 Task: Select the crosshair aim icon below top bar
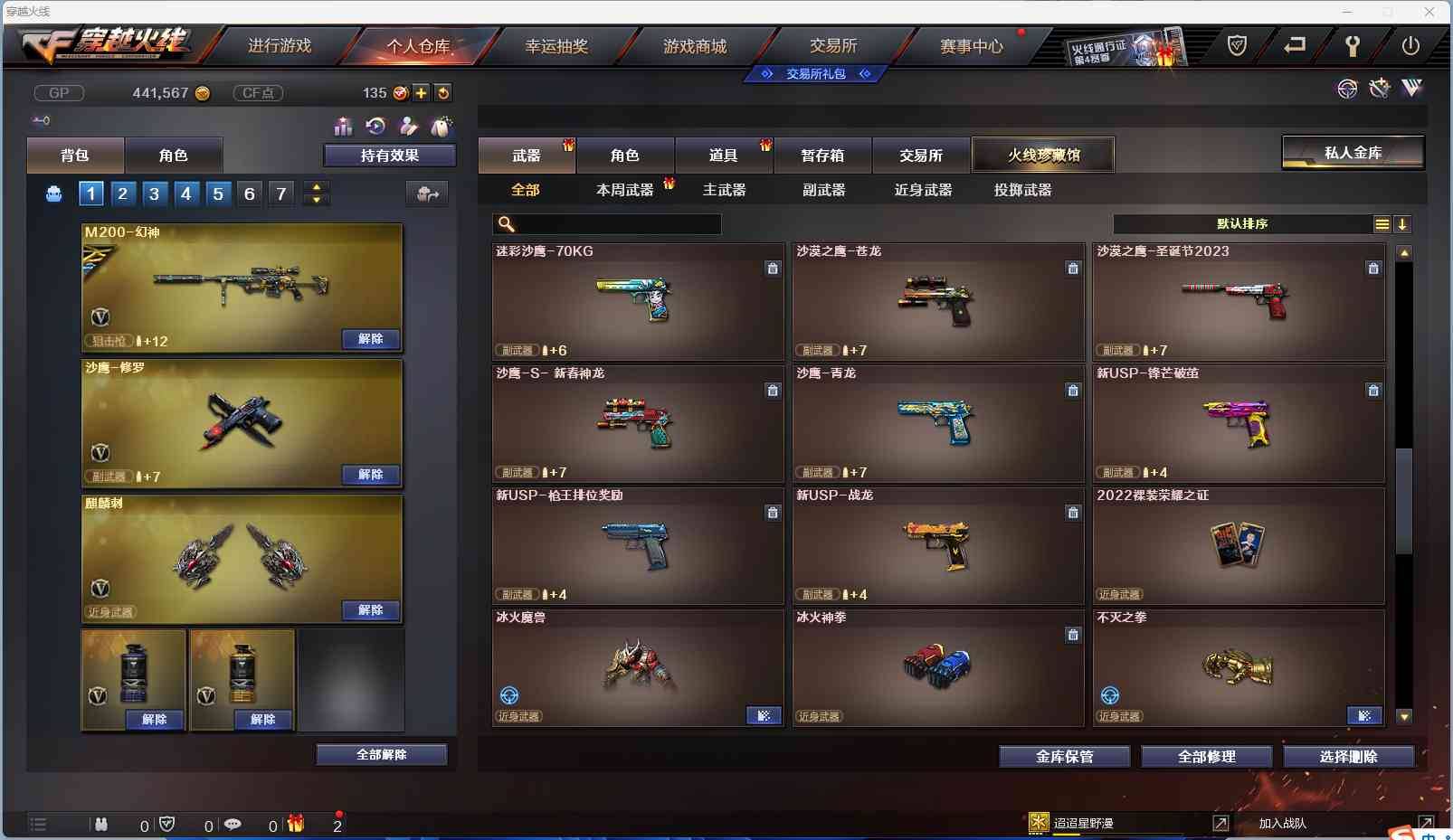pos(1346,89)
